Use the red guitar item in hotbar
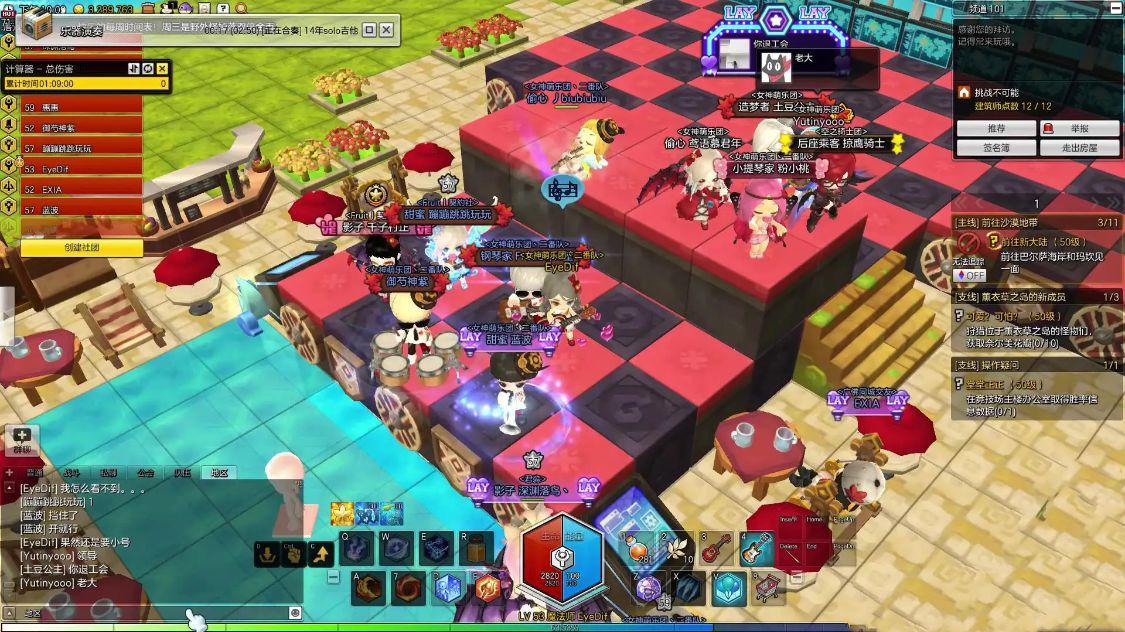1125x632 pixels. point(716,550)
